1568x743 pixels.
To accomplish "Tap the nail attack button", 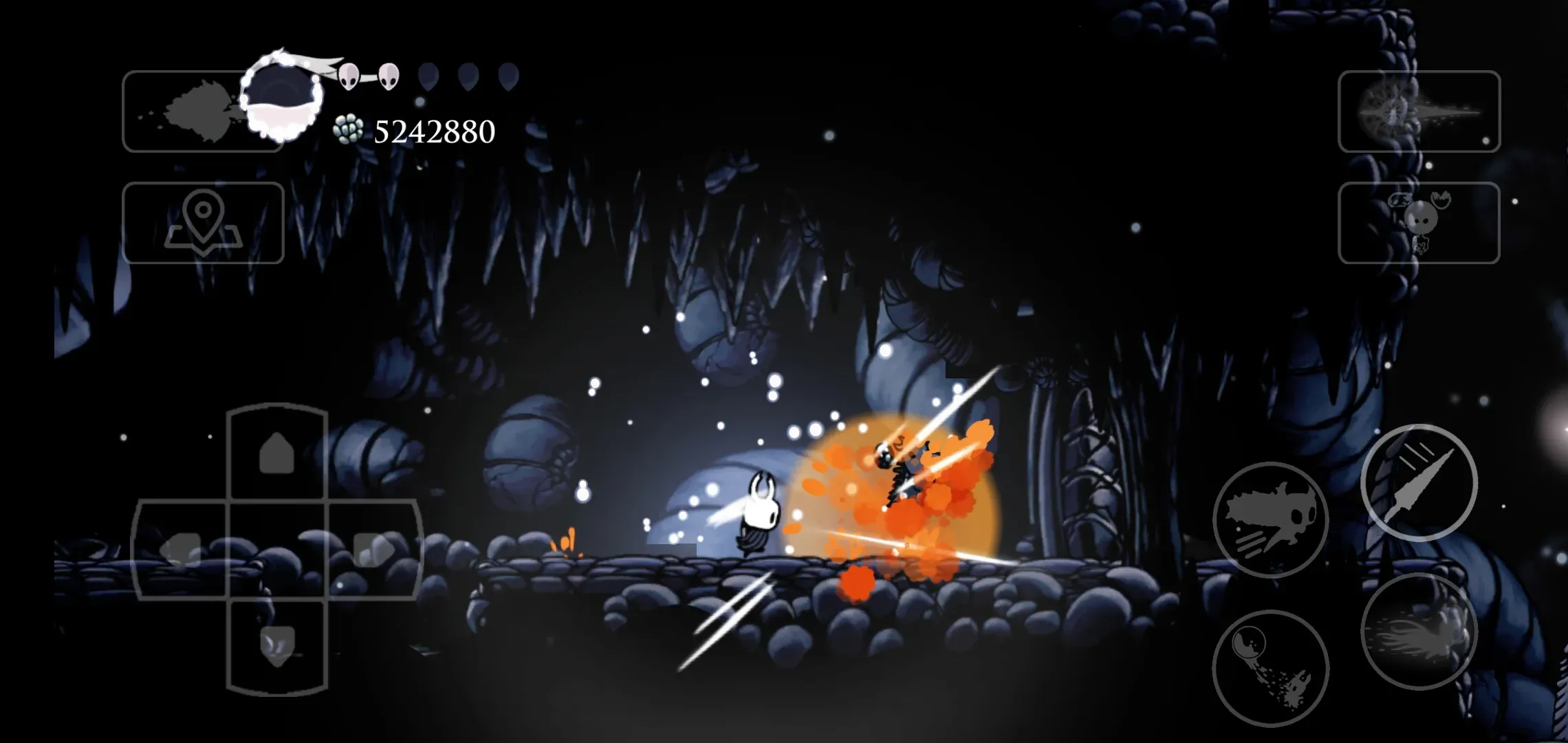I will pos(1418,482).
